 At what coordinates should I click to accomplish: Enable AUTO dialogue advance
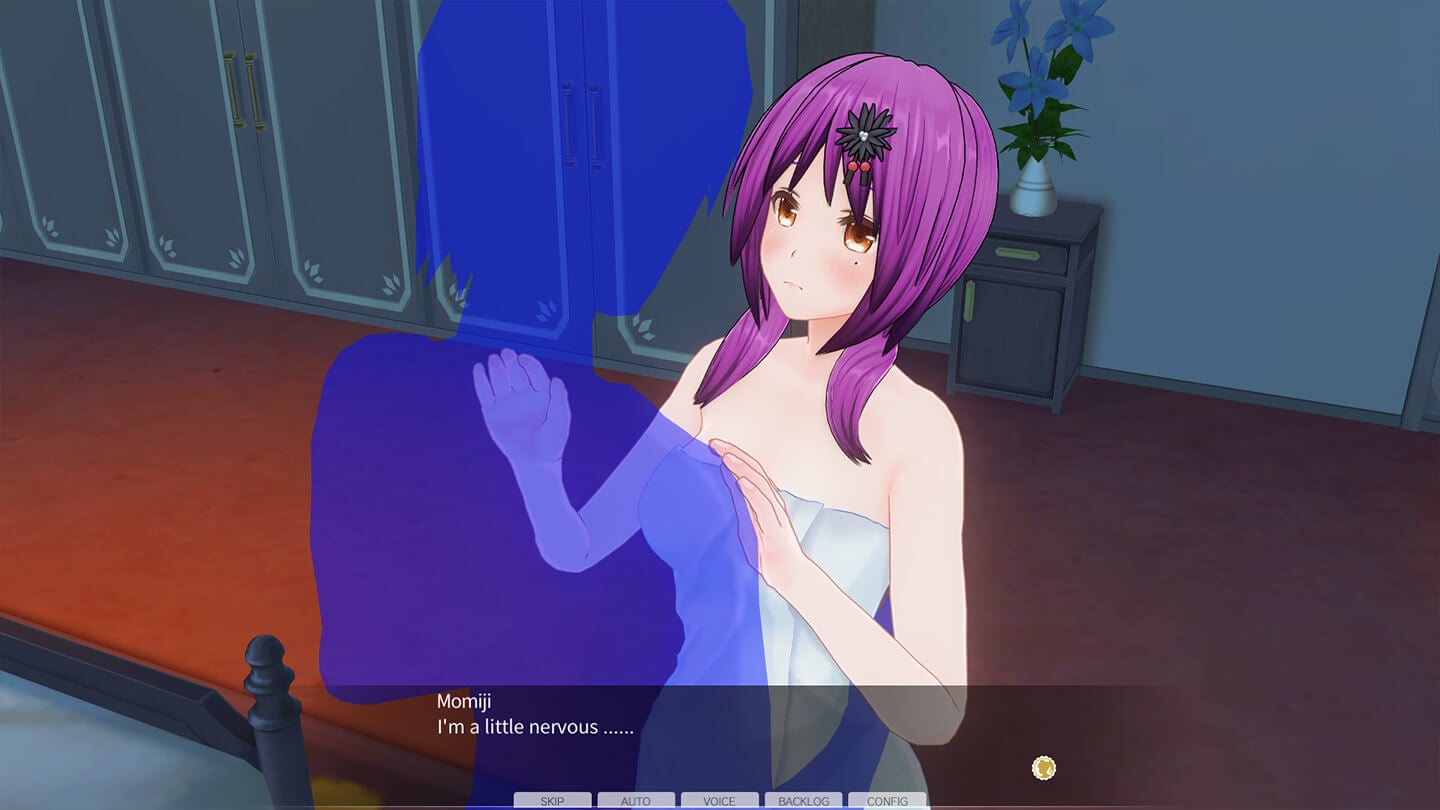click(x=636, y=801)
